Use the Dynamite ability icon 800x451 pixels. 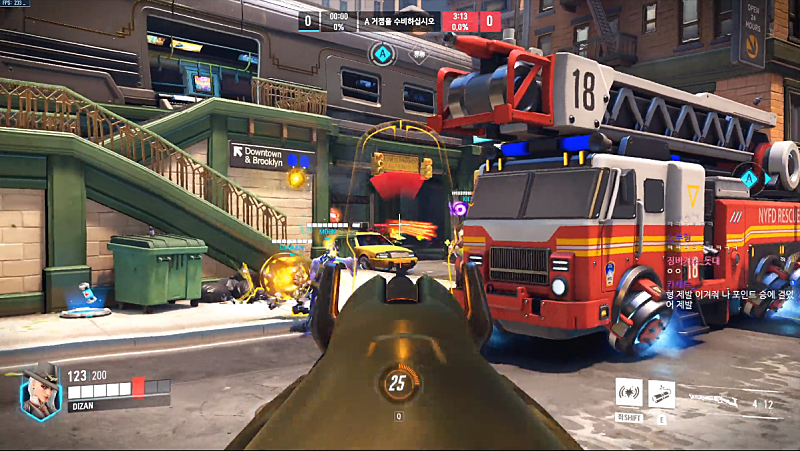pos(662,394)
